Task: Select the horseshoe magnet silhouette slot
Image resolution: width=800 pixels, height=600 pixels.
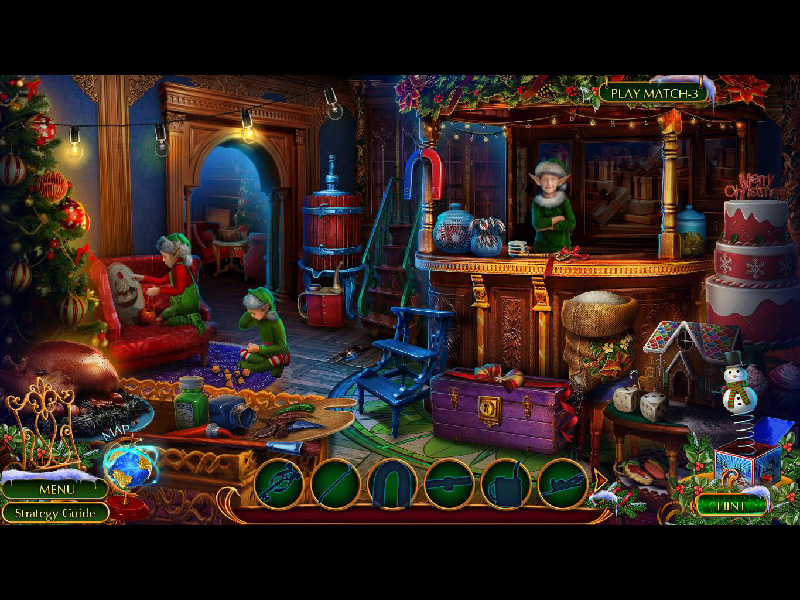Action: click(x=392, y=484)
